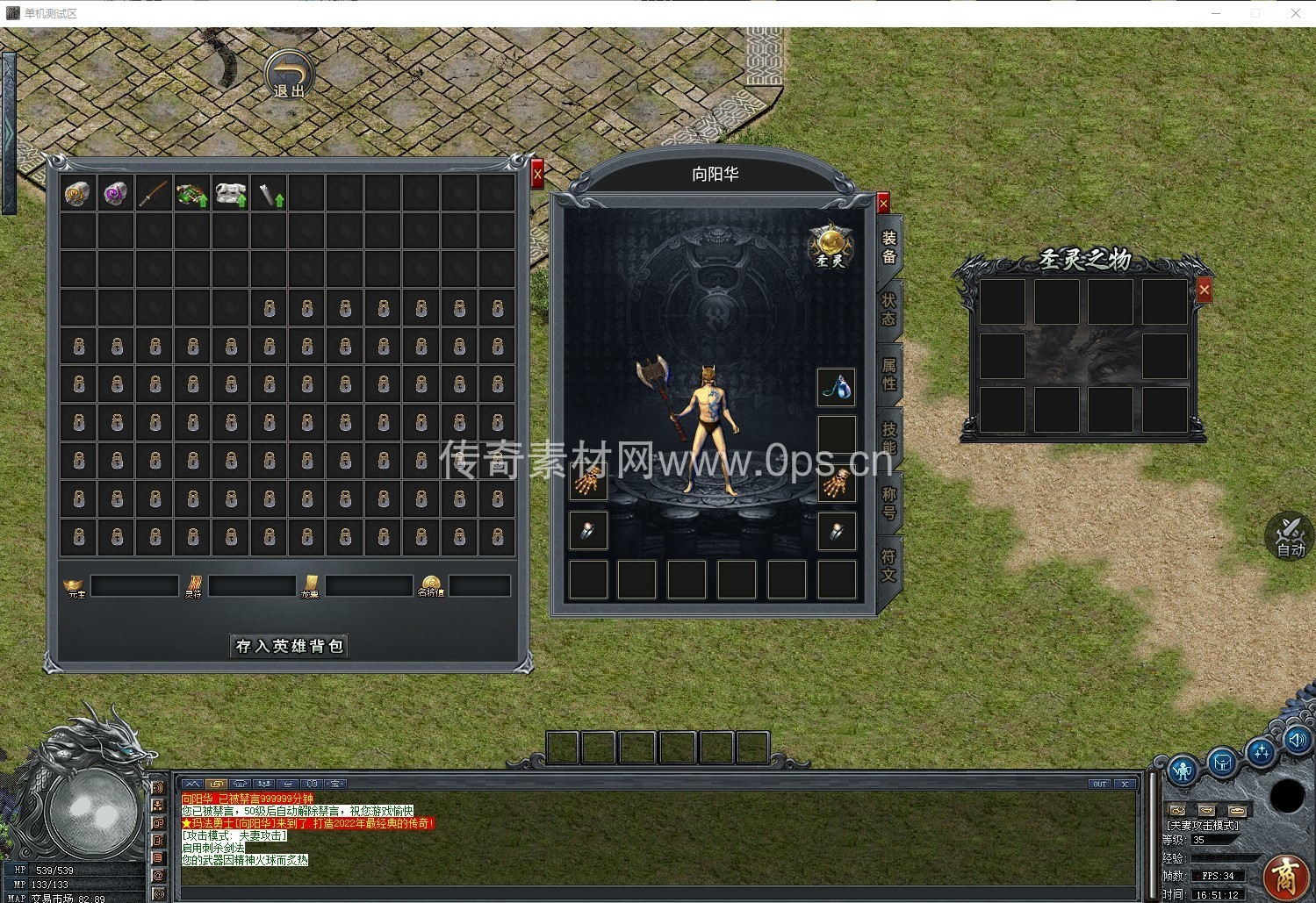Select the purple spiral stone in bag
This screenshot has height=903, width=1316.
116,194
